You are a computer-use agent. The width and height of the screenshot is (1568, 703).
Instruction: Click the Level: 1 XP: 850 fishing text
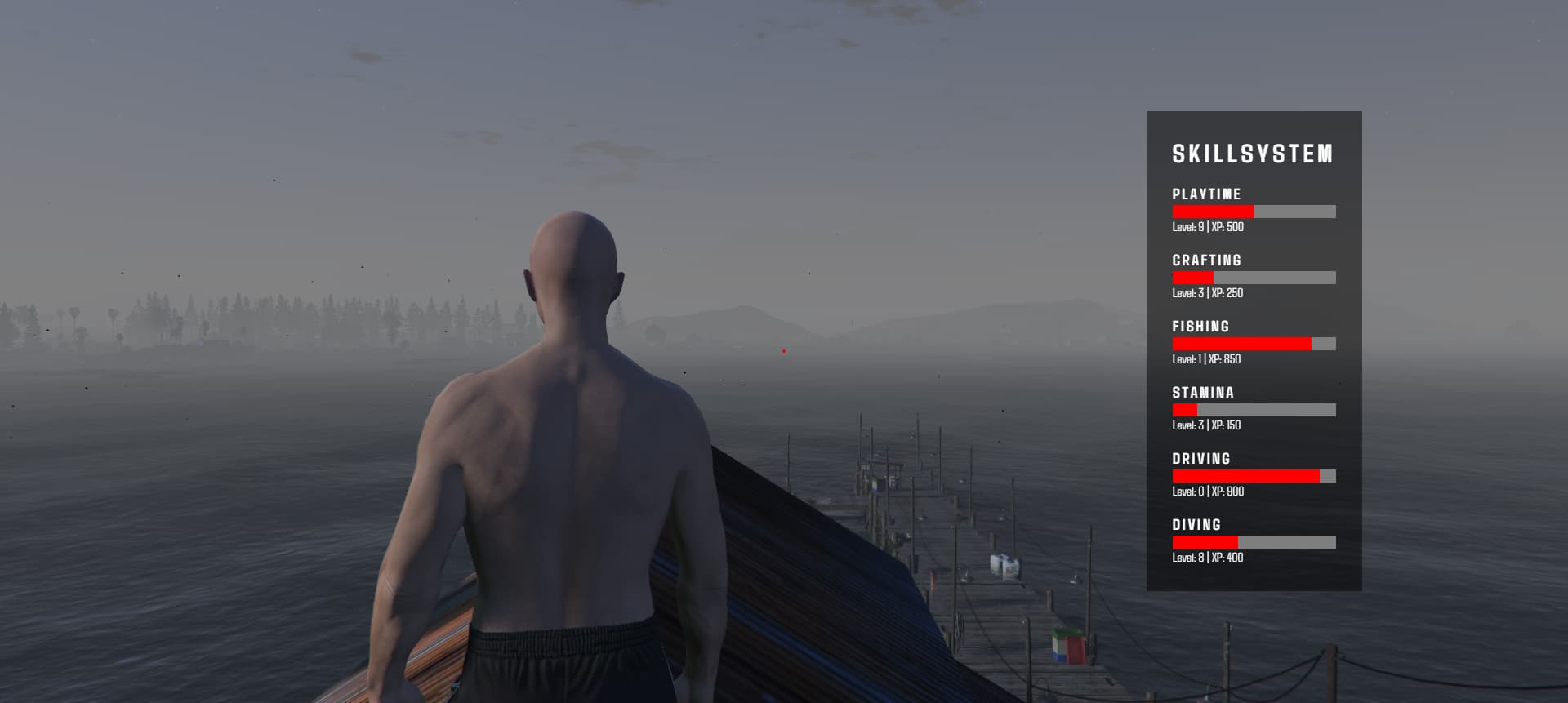1205,359
